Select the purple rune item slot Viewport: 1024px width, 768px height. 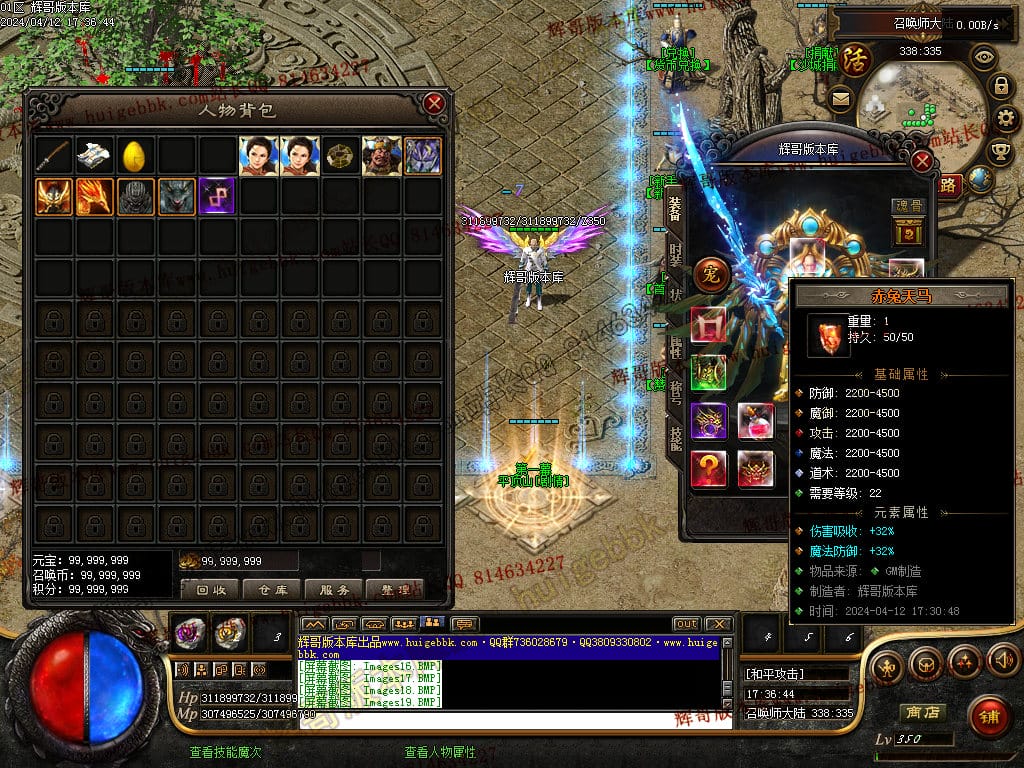(x=217, y=197)
